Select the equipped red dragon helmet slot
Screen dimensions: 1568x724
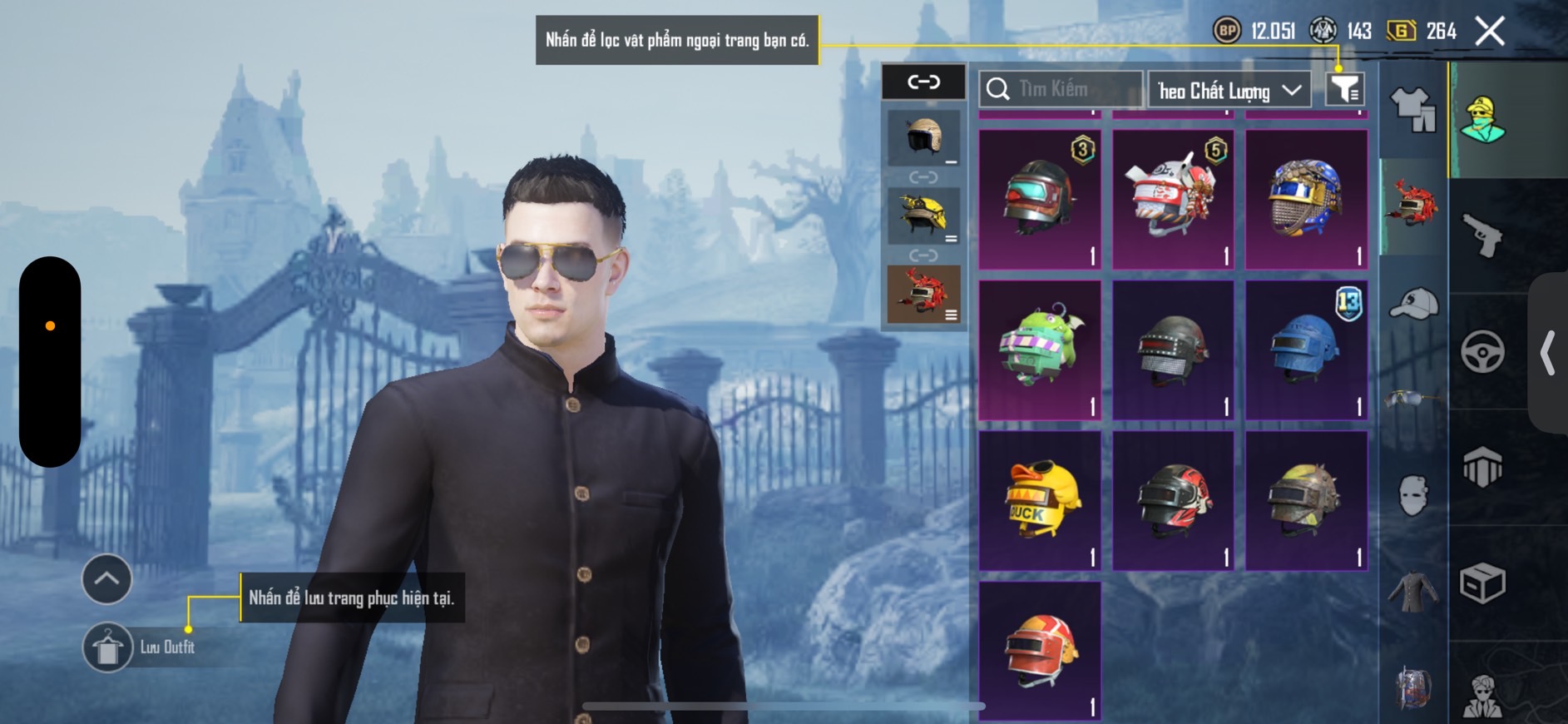923,294
